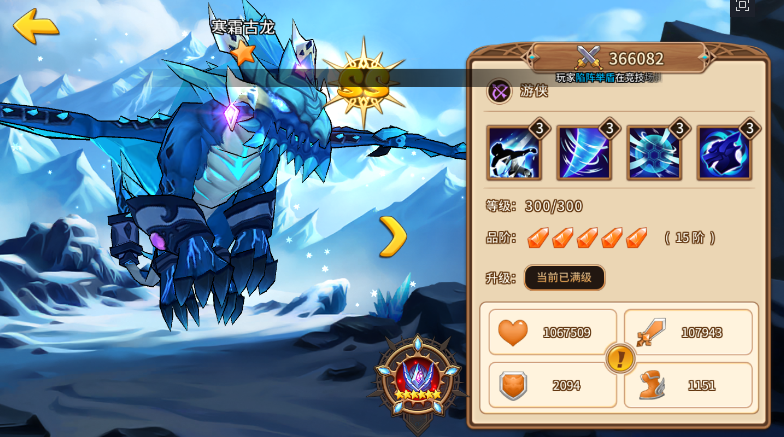Open the stat details exclamation button
This screenshot has height=437, width=784.
[x=620, y=357]
